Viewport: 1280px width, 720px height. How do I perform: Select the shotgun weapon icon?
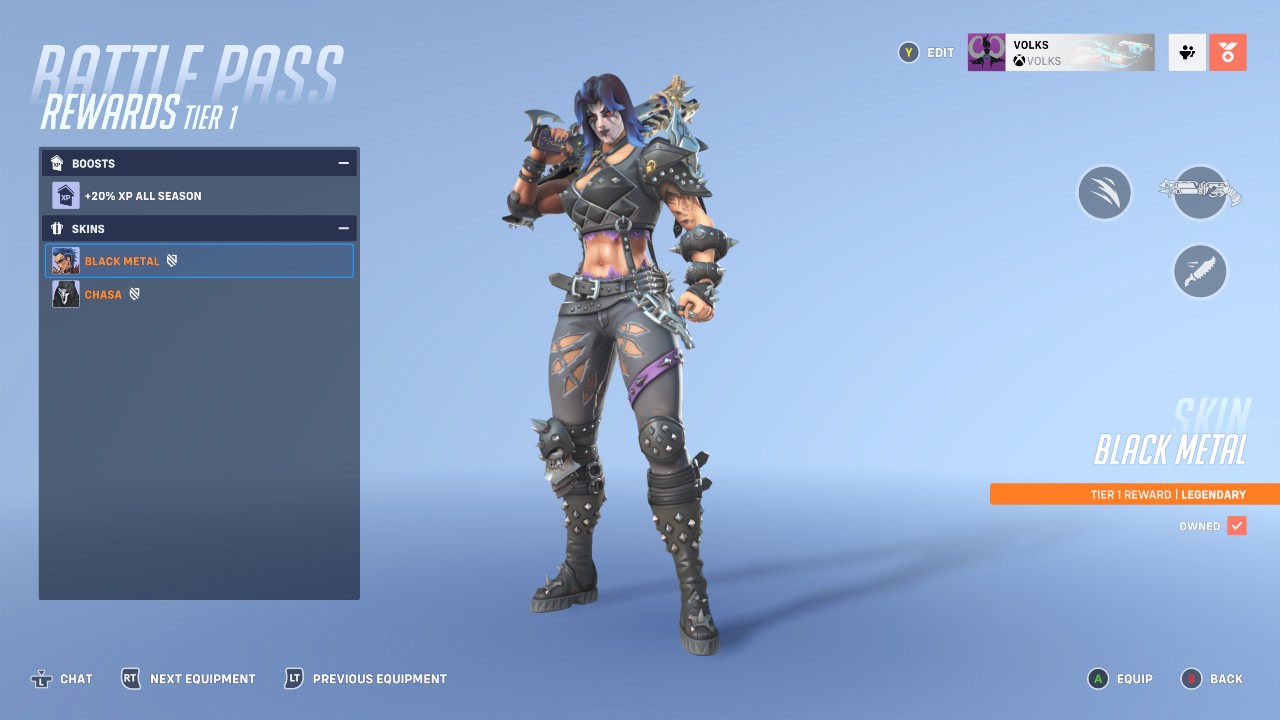[x=1199, y=192]
